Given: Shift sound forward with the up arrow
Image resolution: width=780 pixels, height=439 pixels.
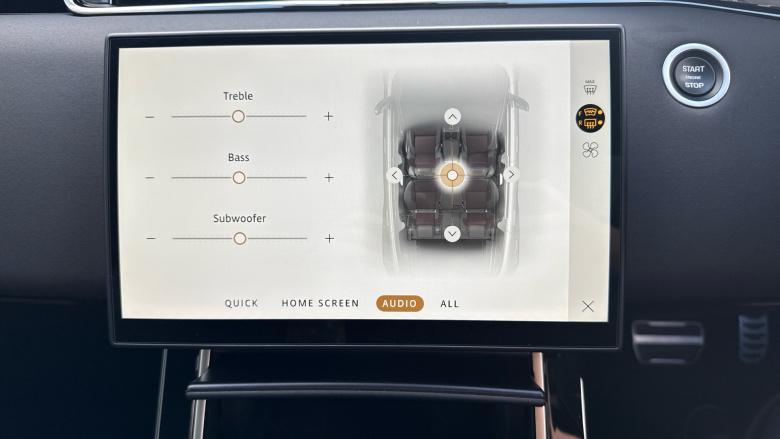Looking at the screenshot, I should click(x=452, y=117).
